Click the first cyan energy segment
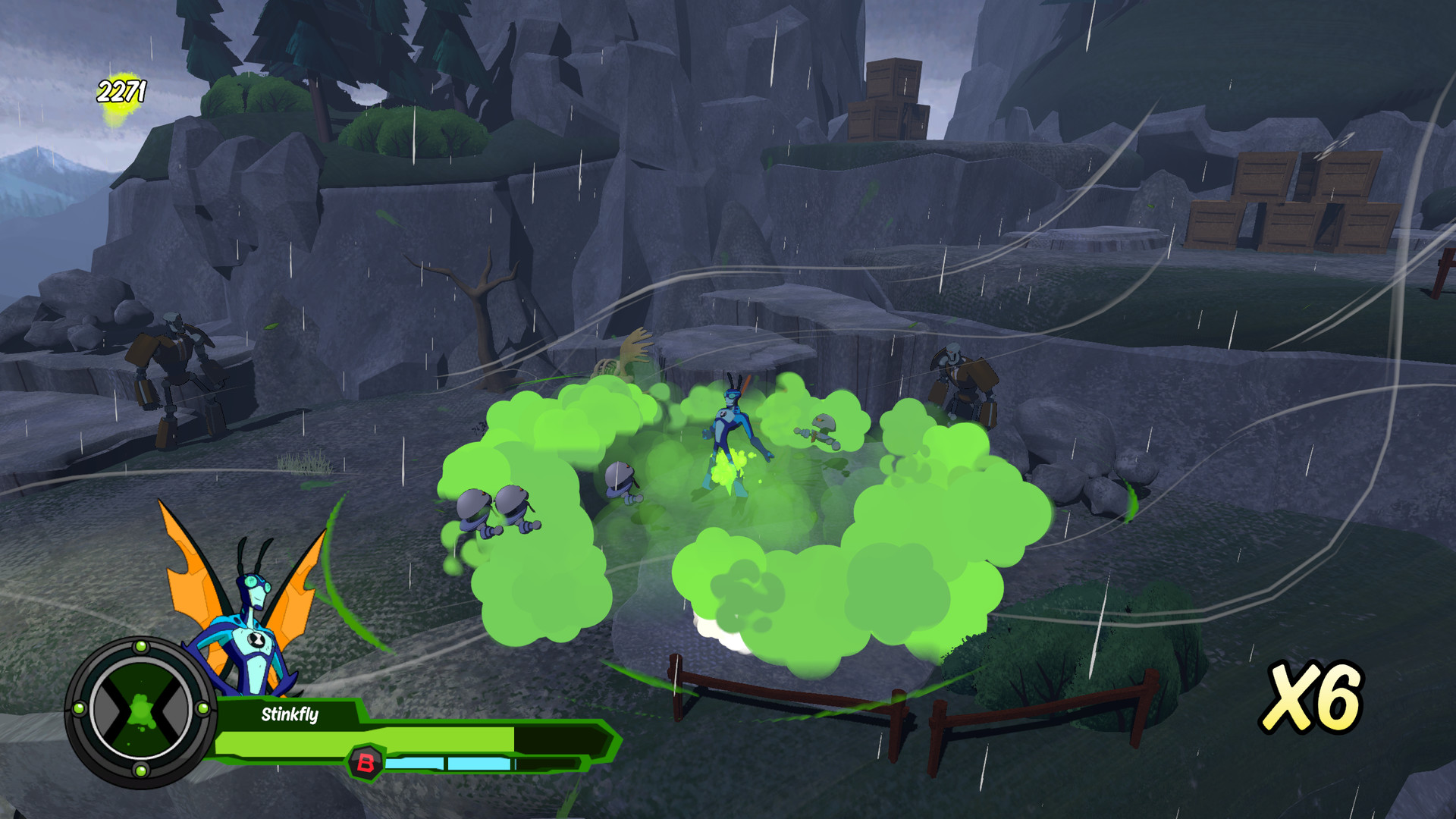 click(x=416, y=764)
